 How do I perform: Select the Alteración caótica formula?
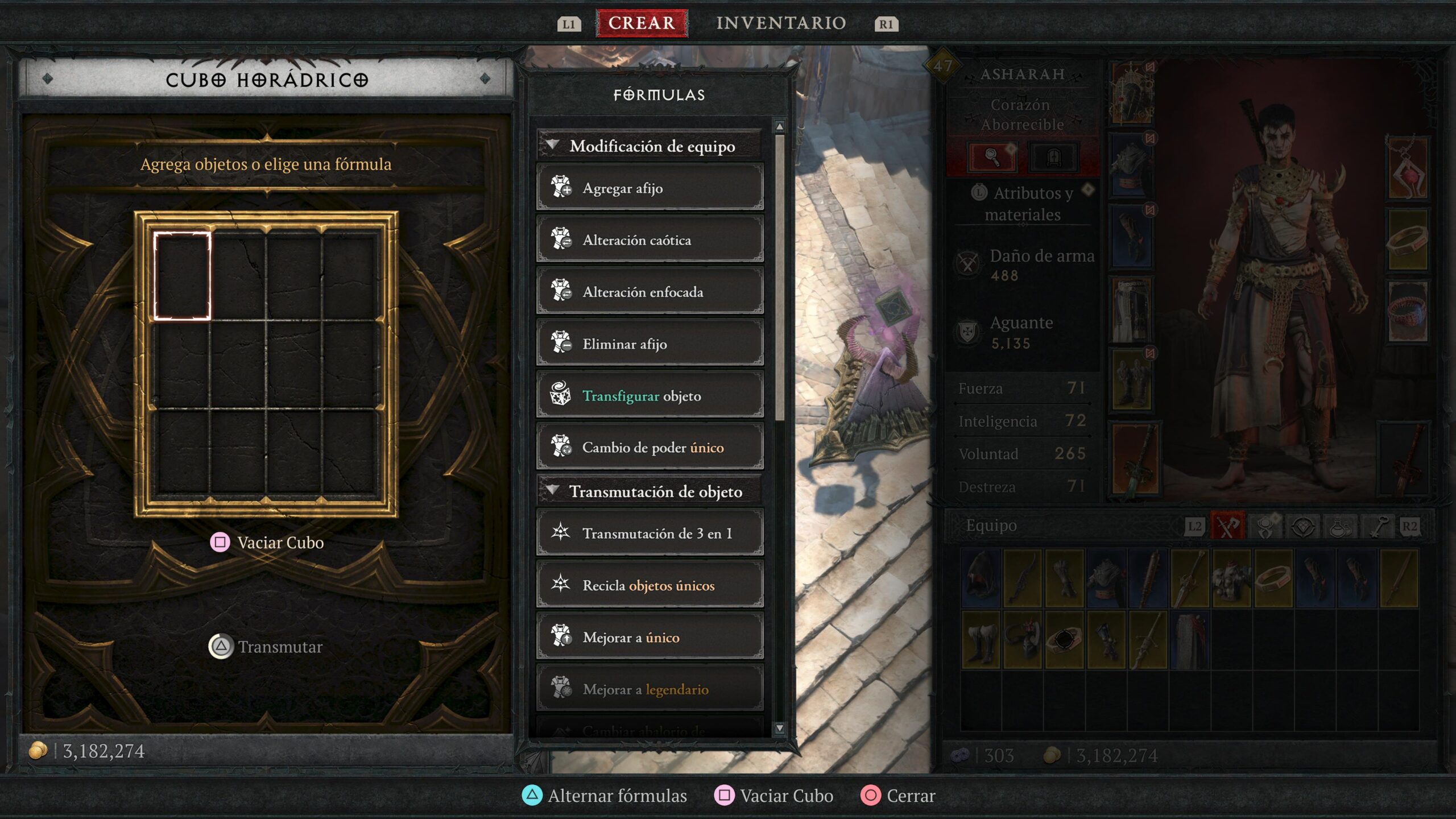pos(650,240)
